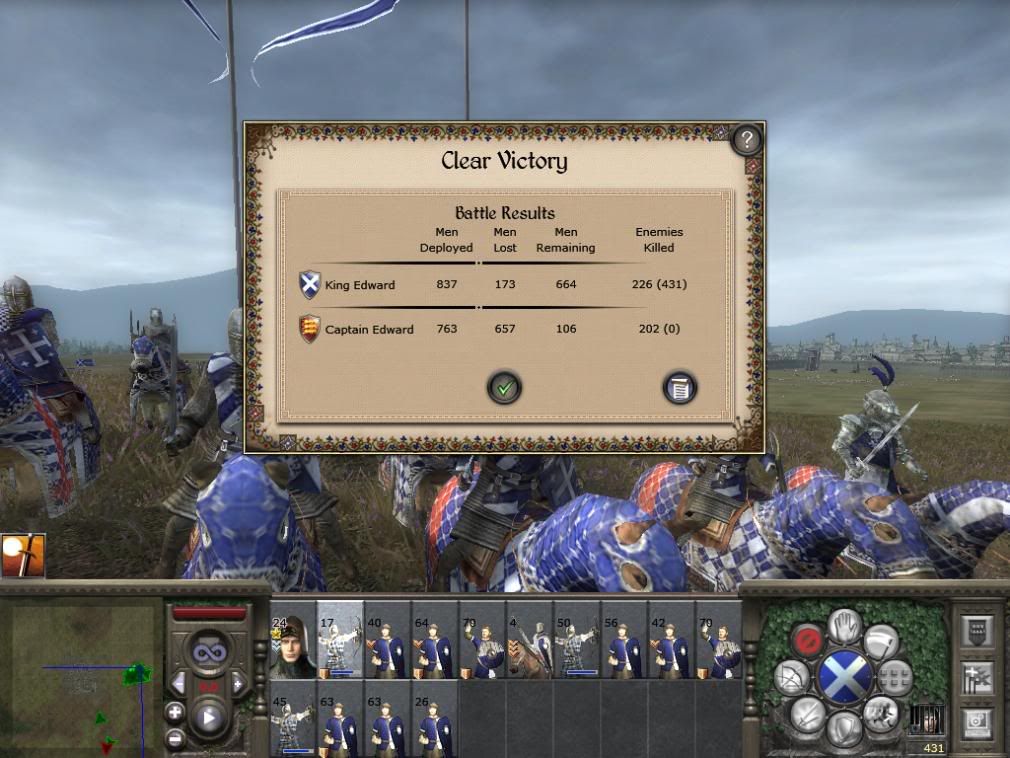
Task: Confirm battle results with the green checkmark
Action: pos(504,387)
